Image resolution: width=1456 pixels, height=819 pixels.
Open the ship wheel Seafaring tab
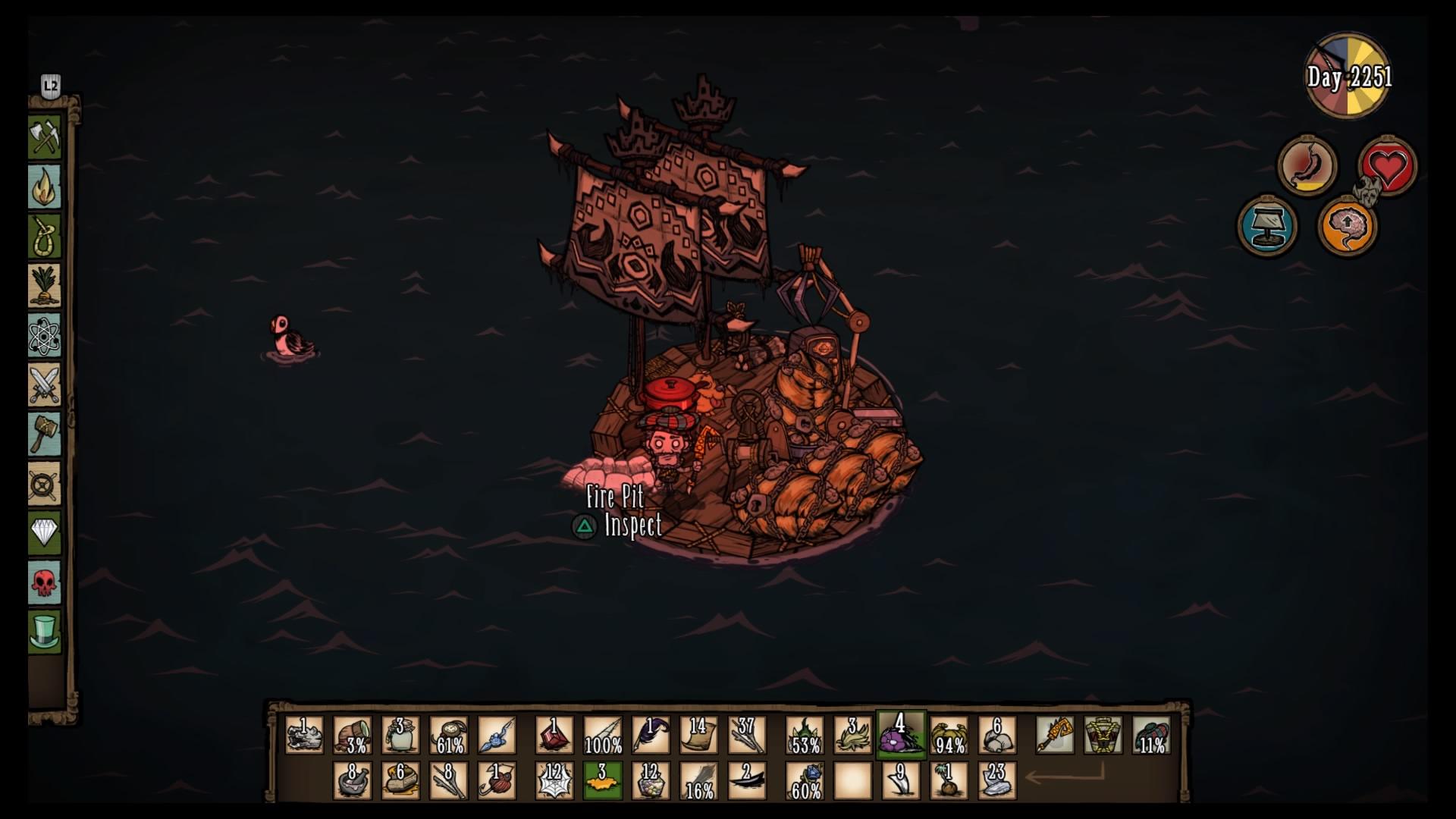45,483
